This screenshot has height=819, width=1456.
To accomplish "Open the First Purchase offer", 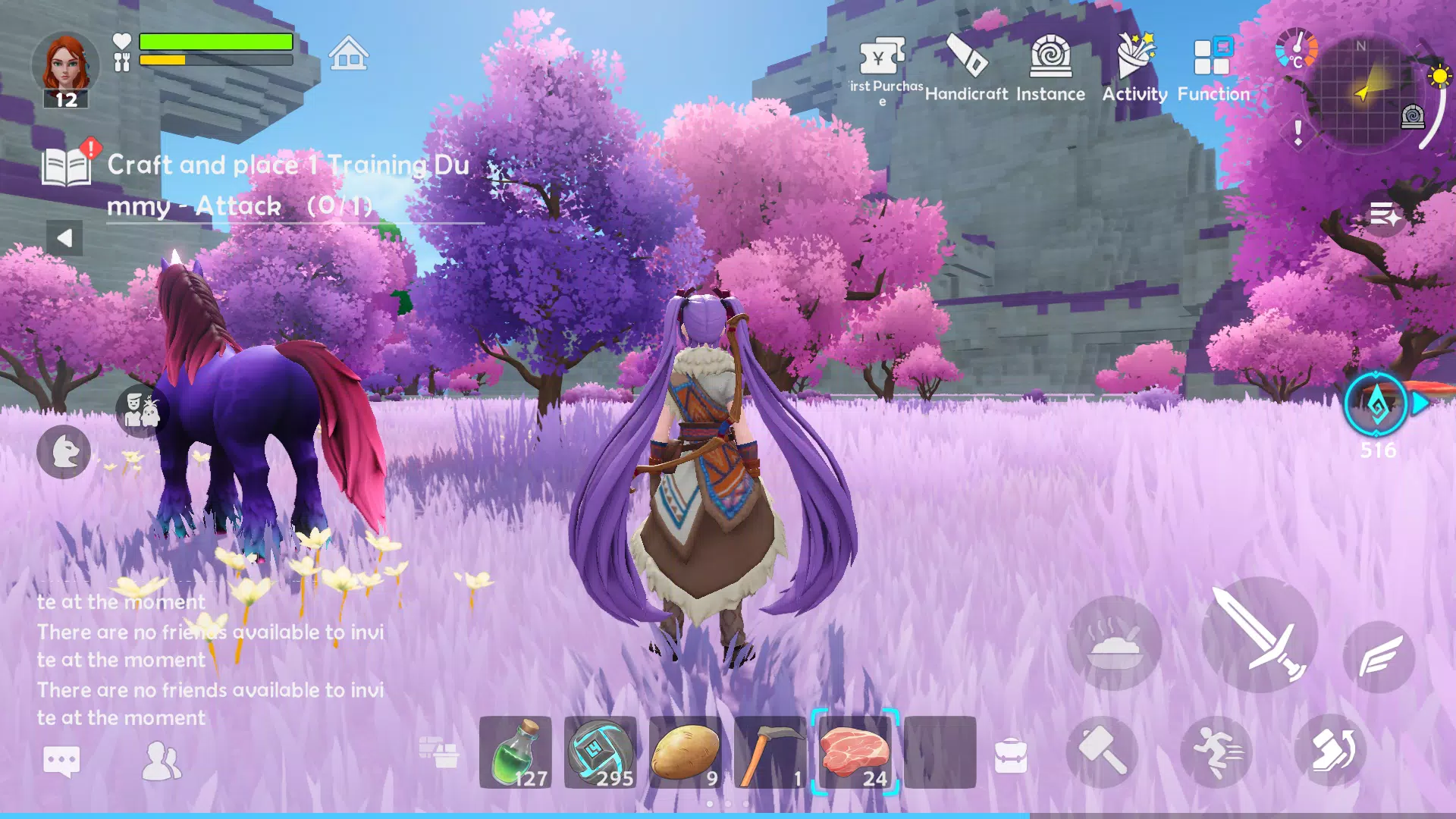I will 882,57.
